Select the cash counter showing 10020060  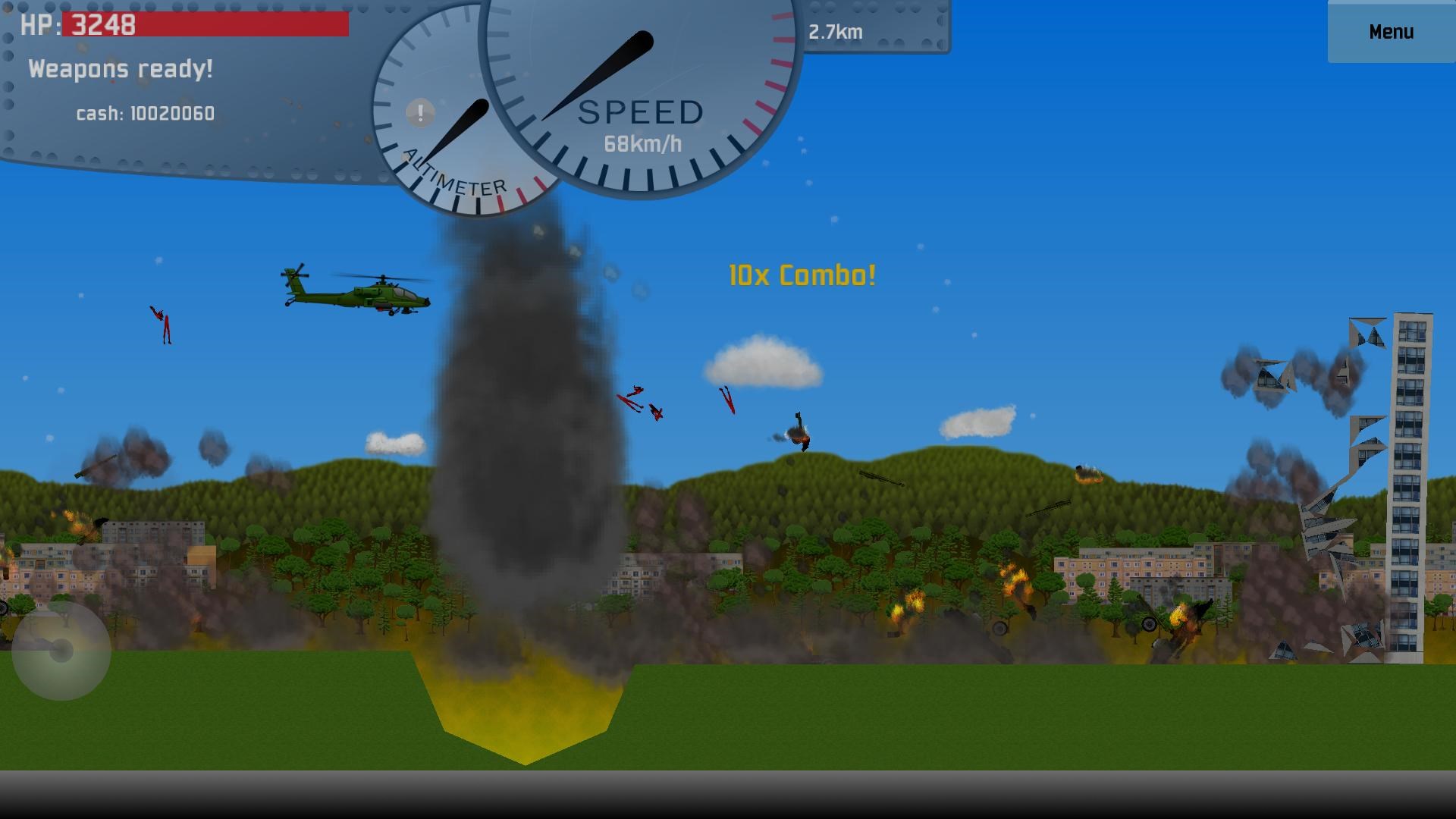click(144, 114)
